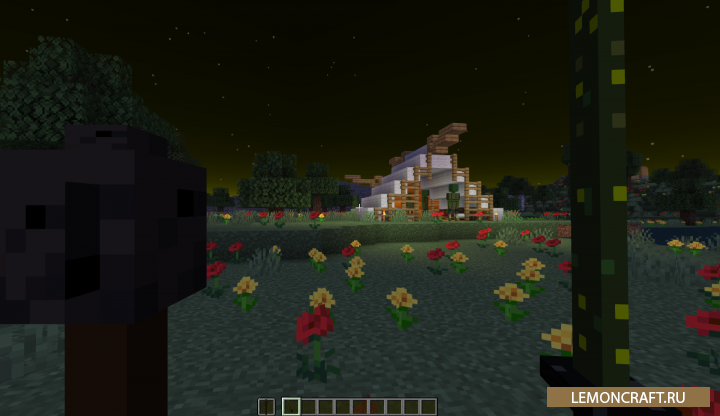Click the separate off-hand item slot
Image resolution: width=720 pixels, height=416 pixels.
pyautogui.click(x=266, y=406)
